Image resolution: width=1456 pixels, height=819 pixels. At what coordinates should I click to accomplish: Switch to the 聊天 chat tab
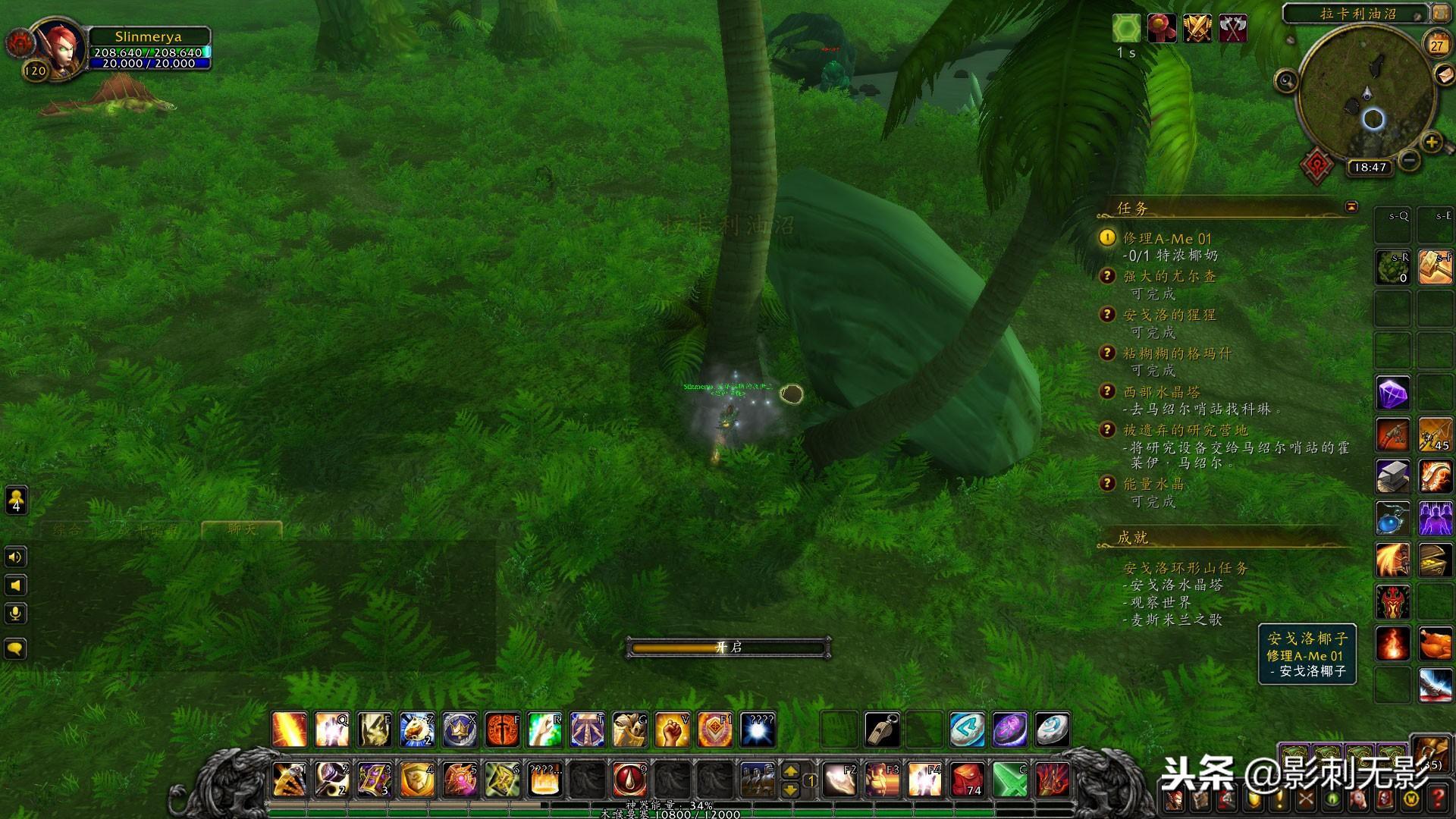pyautogui.click(x=242, y=529)
